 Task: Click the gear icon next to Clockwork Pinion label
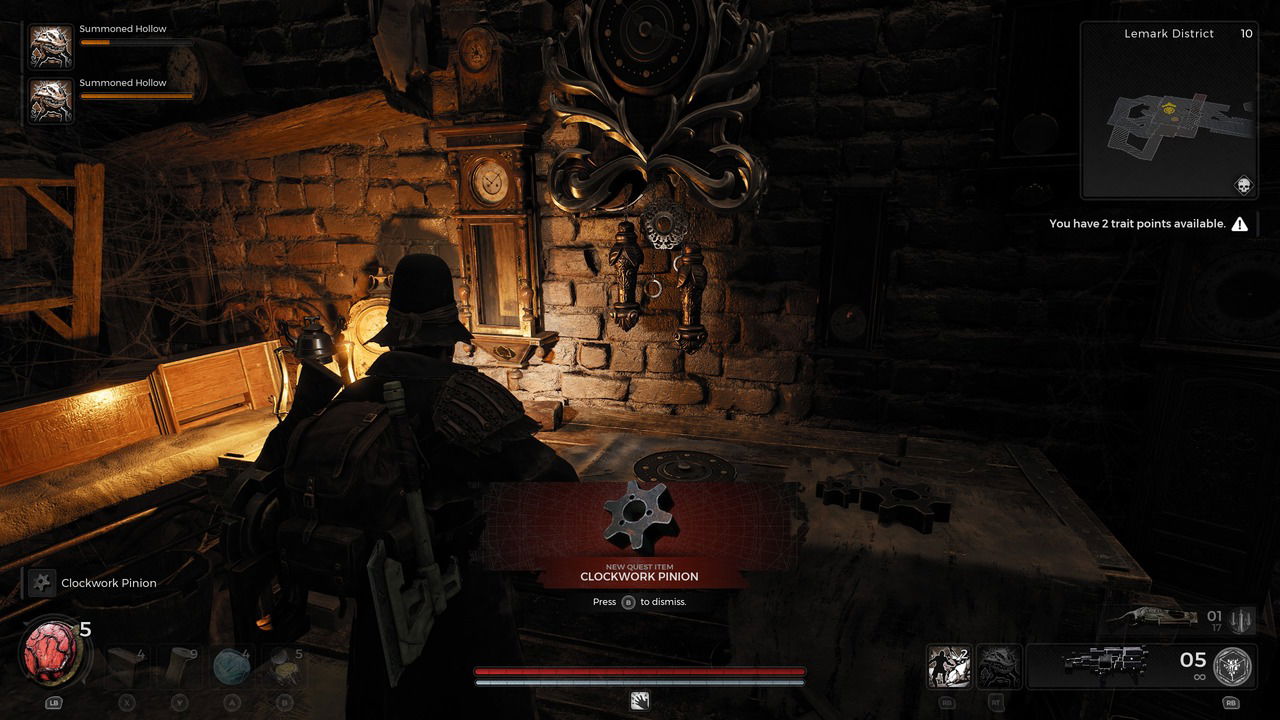(x=40, y=583)
